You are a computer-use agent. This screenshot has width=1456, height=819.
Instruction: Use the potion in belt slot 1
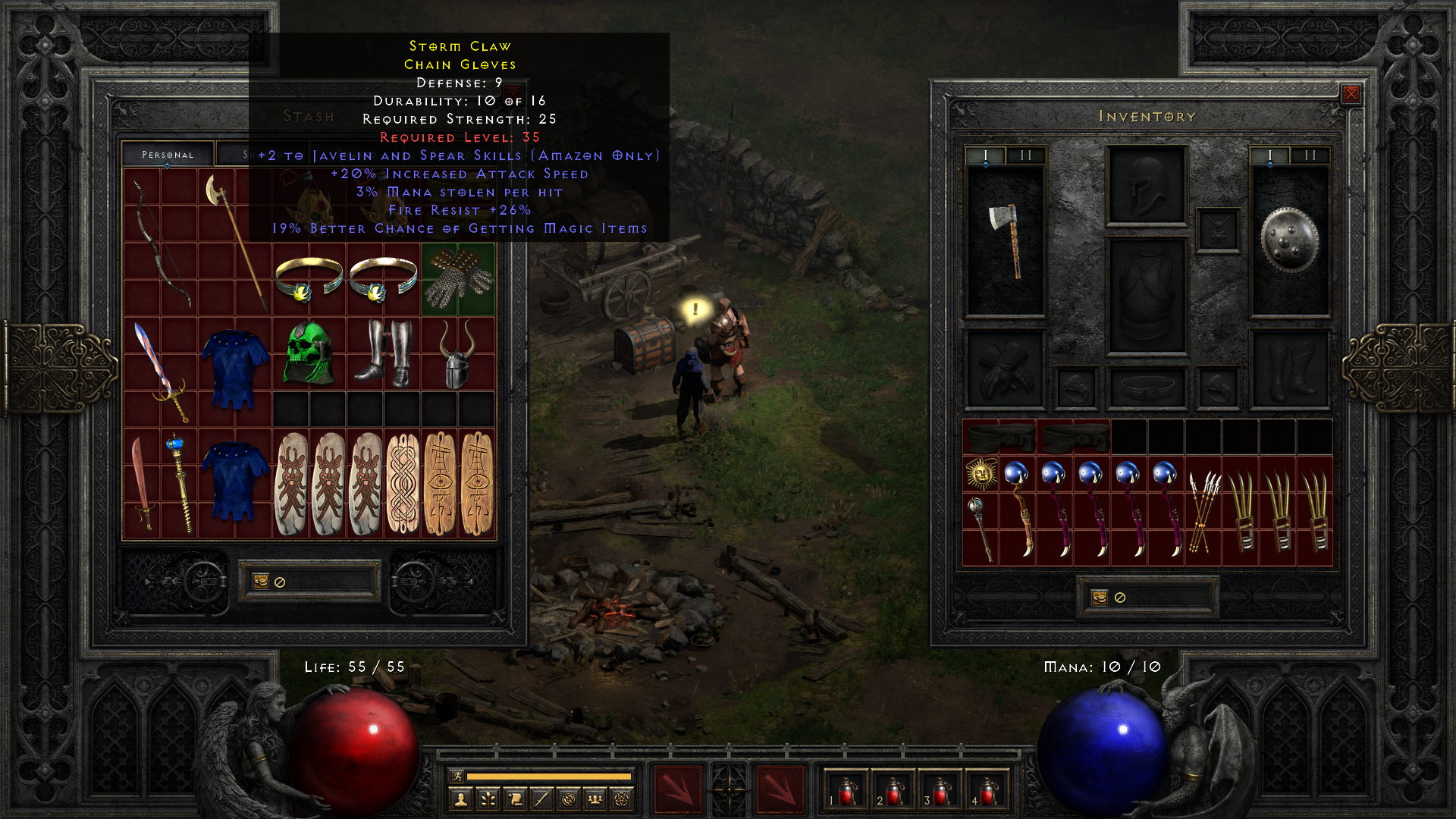pos(847,791)
